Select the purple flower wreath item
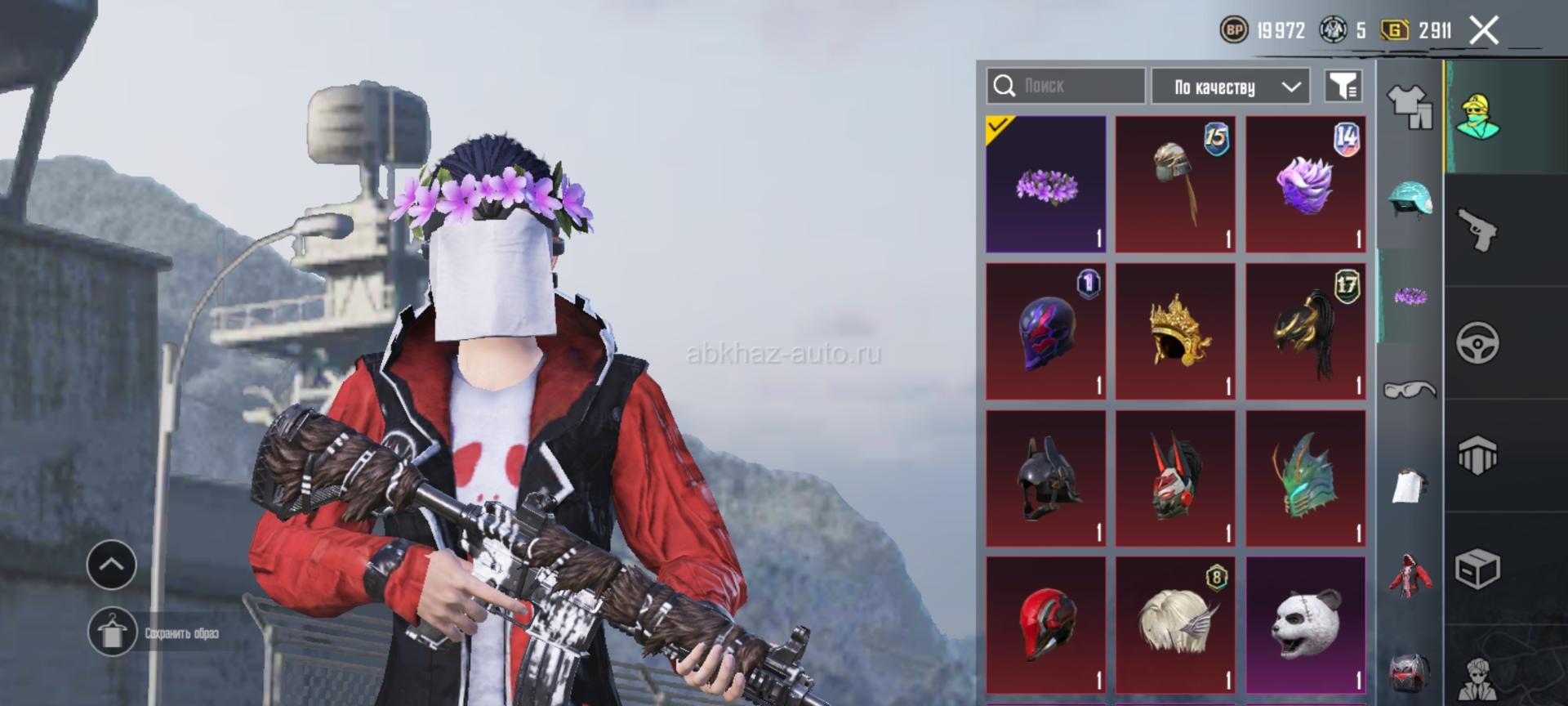This screenshot has width=1568, height=706. coord(1046,185)
